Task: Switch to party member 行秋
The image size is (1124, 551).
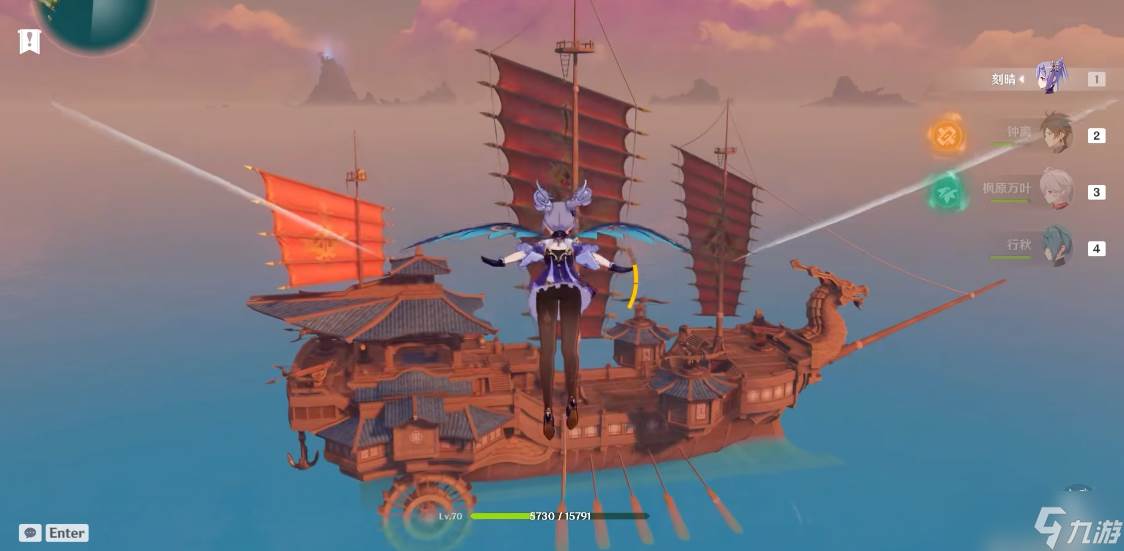Action: 1055,246
